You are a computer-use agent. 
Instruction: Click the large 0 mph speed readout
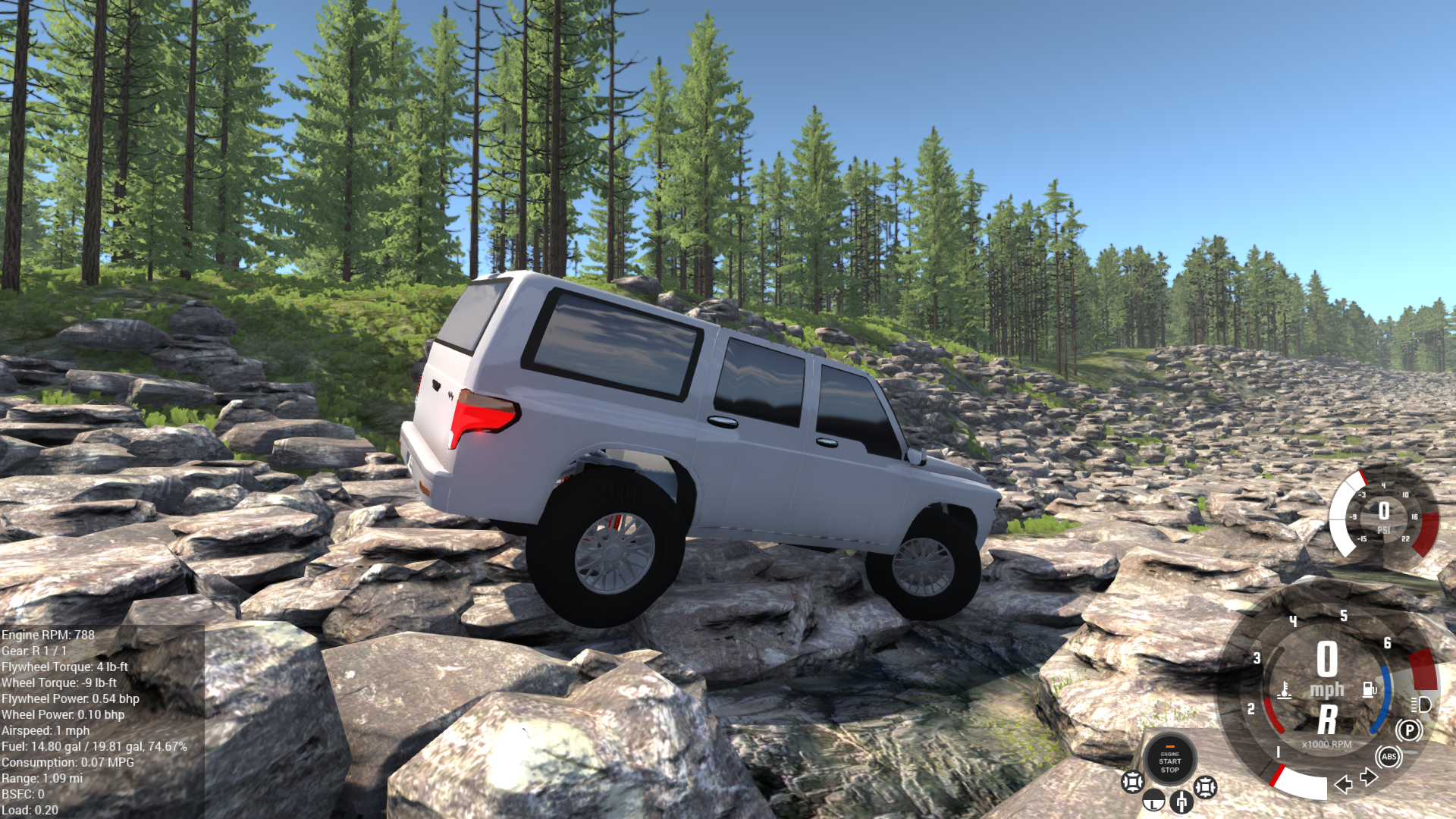1327,658
